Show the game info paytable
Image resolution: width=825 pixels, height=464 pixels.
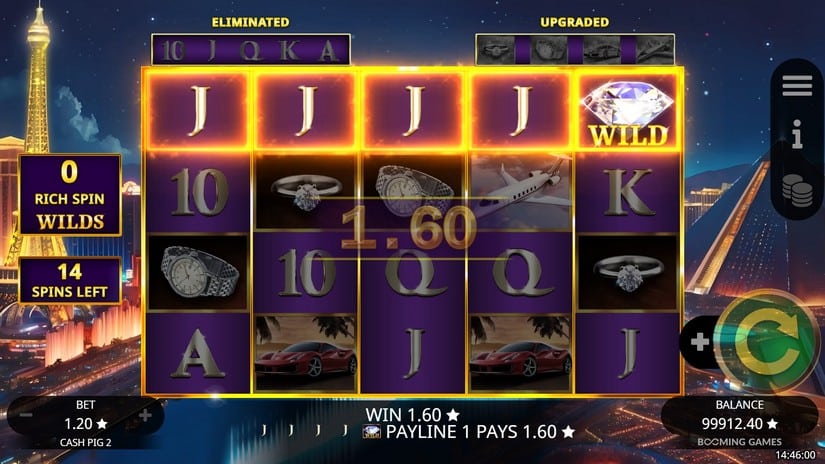coord(797,139)
